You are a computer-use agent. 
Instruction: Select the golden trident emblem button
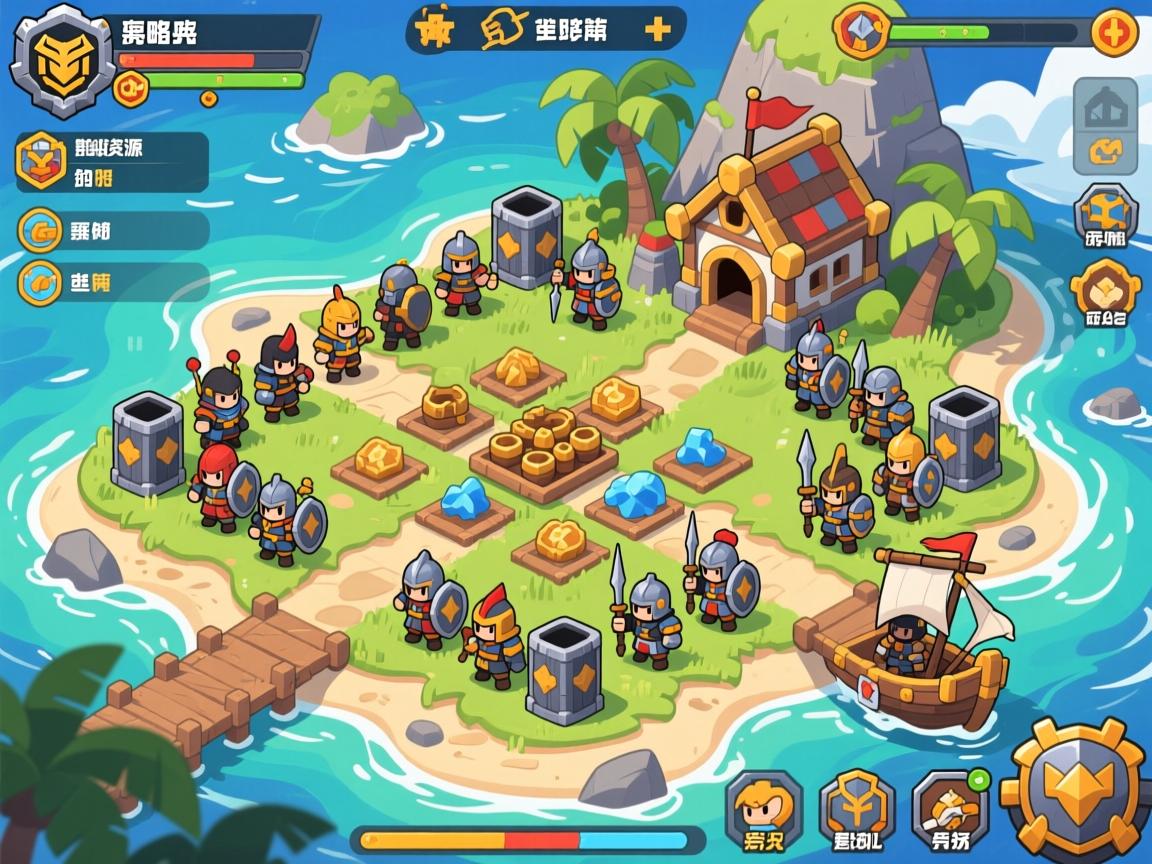click(x=857, y=810)
